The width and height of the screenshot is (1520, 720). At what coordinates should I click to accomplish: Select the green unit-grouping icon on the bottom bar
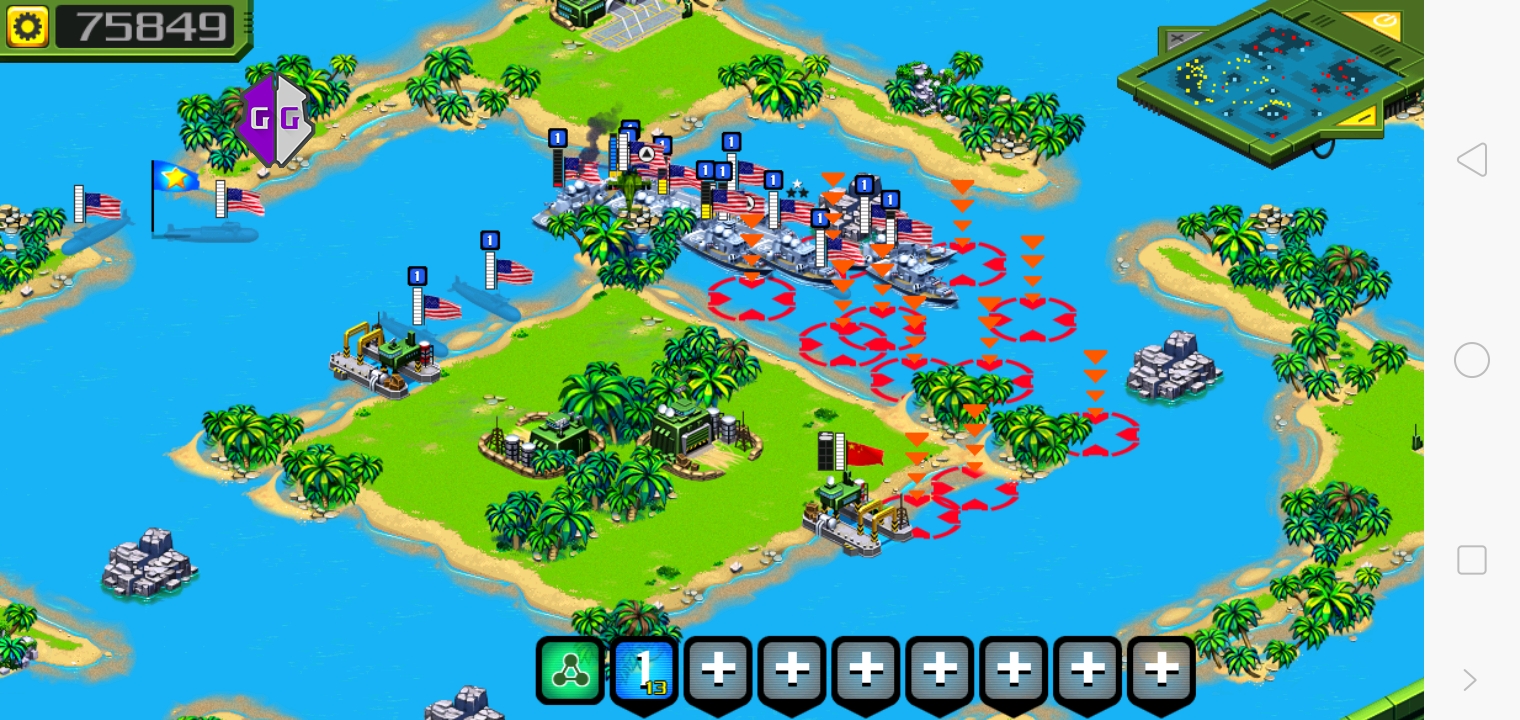tap(570, 668)
